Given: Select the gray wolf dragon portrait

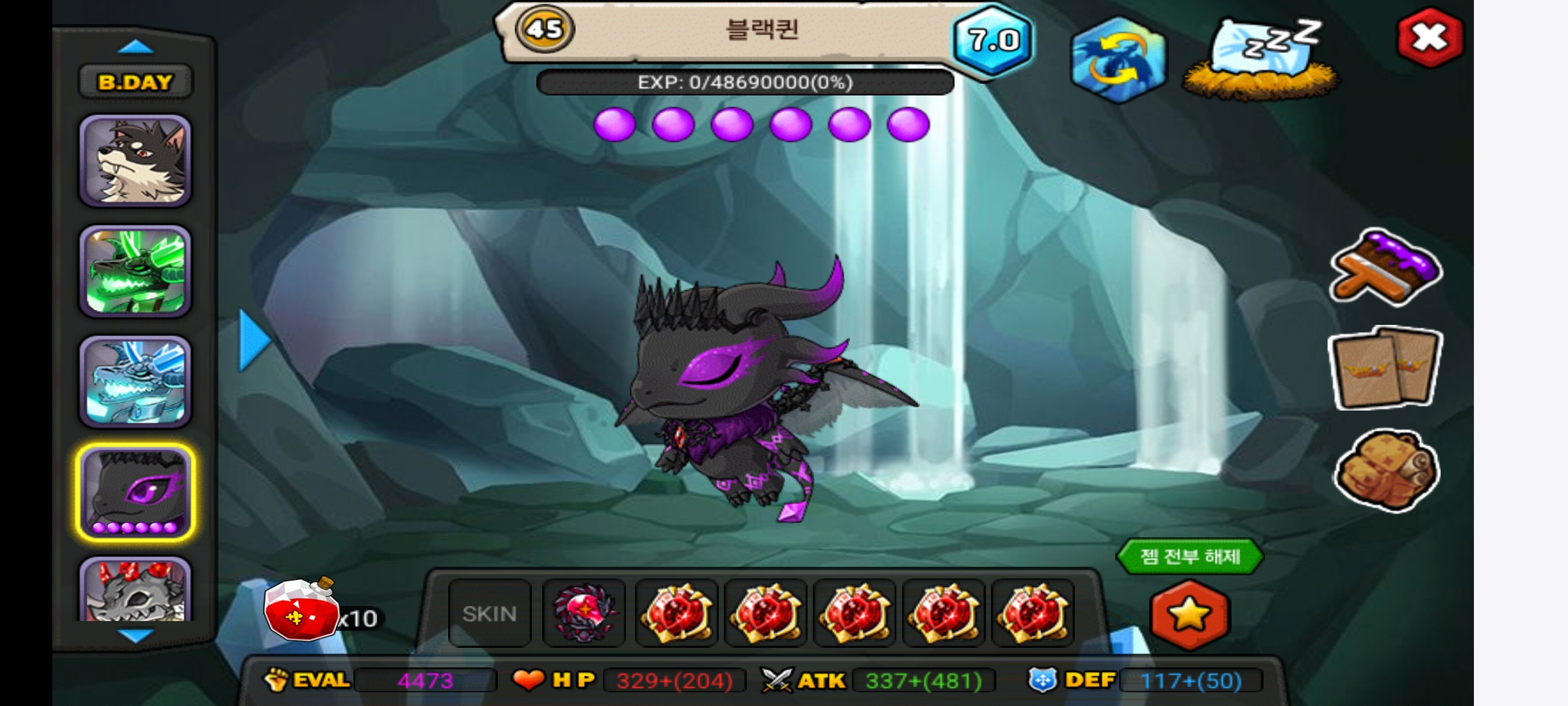Looking at the screenshot, I should click(135, 161).
